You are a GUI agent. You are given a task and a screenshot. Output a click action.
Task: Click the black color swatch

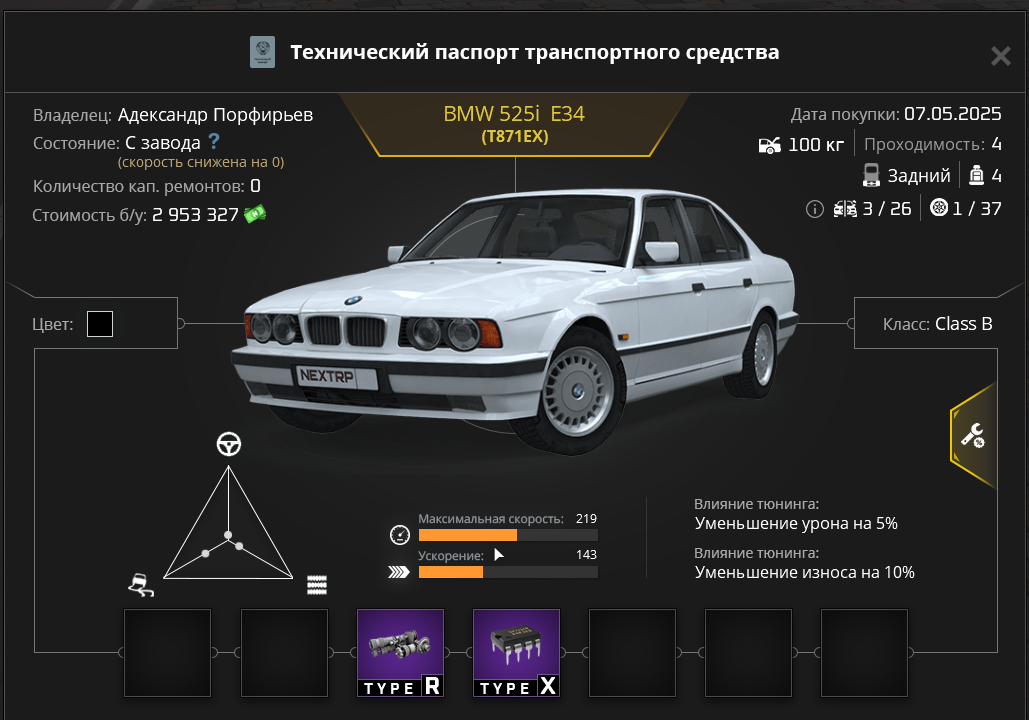point(100,324)
